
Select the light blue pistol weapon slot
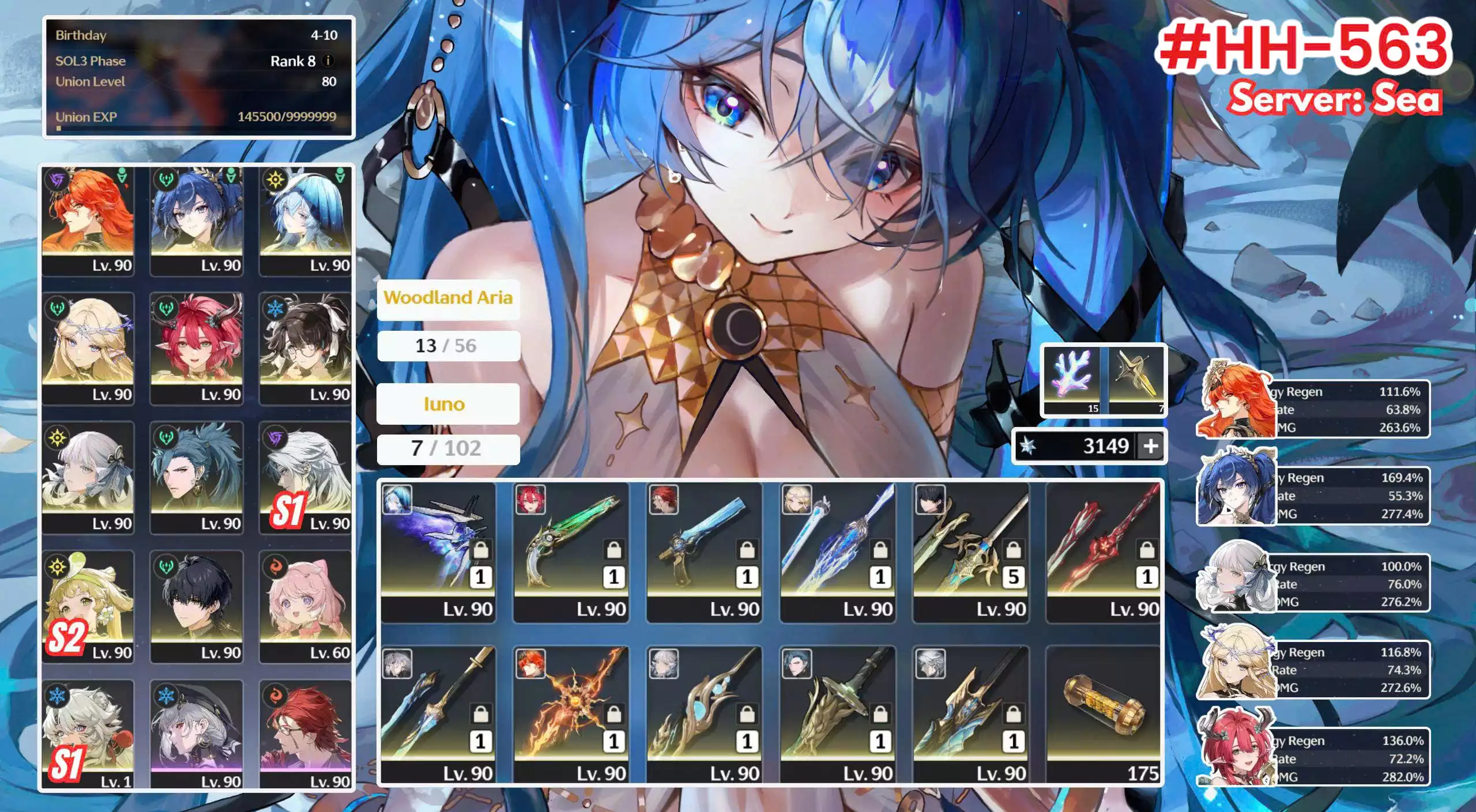pyautogui.click(x=704, y=552)
